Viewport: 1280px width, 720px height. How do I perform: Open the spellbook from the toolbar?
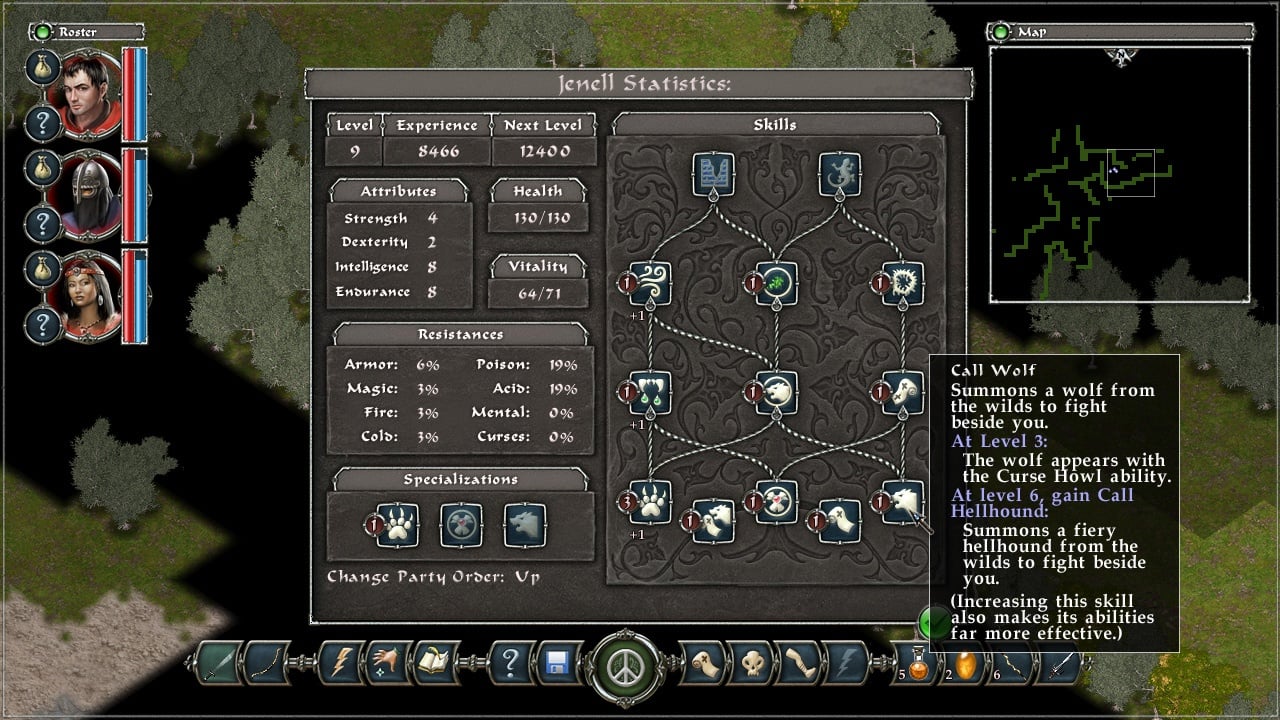436,662
